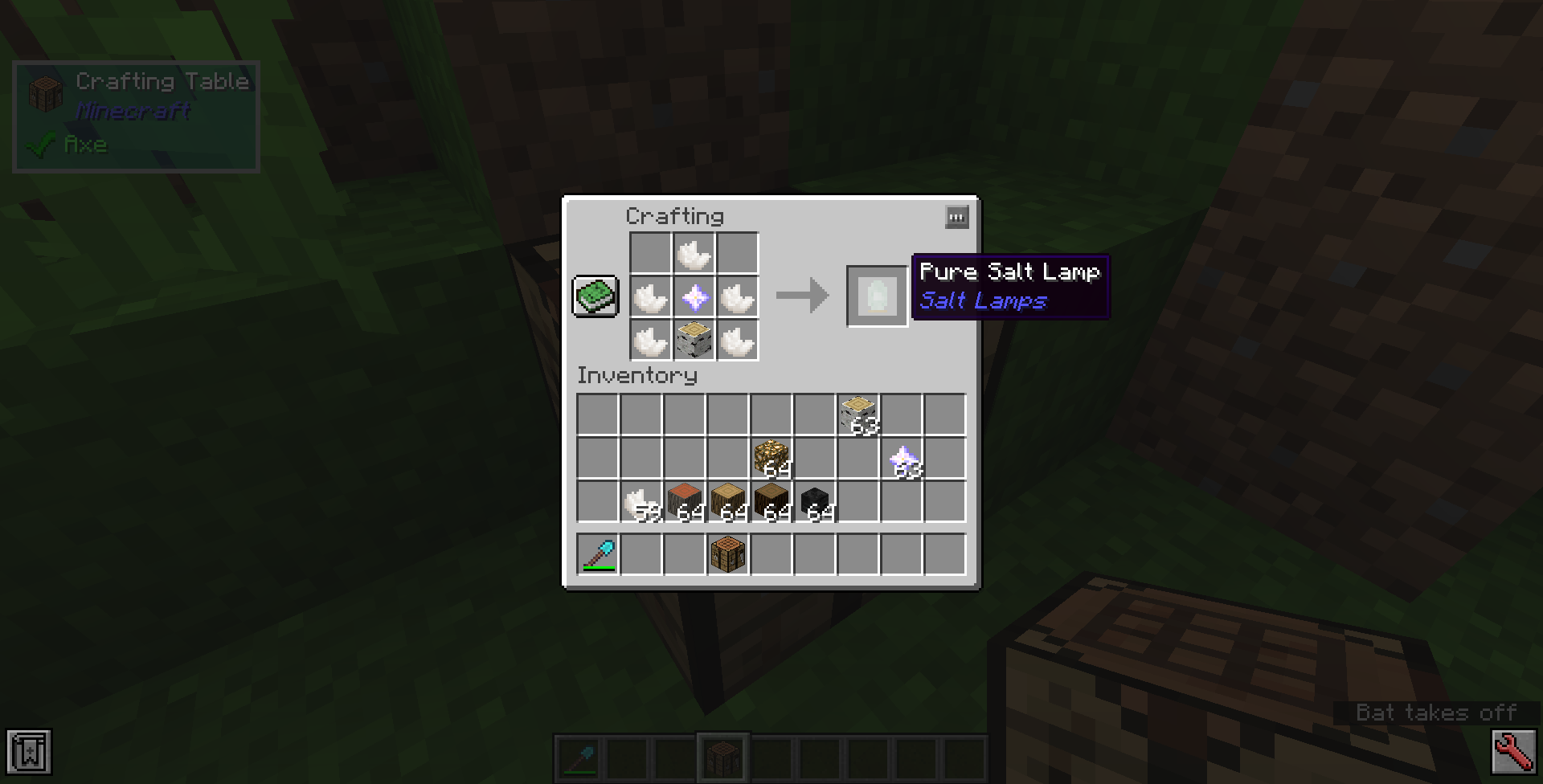
Task: Click the diamond shovel with the durability bar
Action: pos(600,553)
